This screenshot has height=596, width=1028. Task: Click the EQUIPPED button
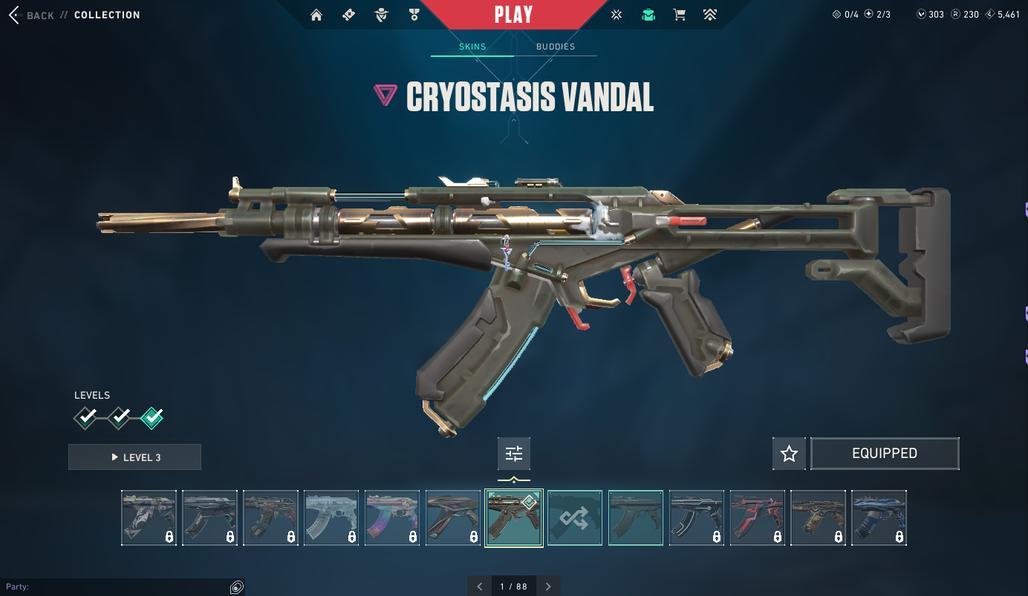click(x=884, y=454)
